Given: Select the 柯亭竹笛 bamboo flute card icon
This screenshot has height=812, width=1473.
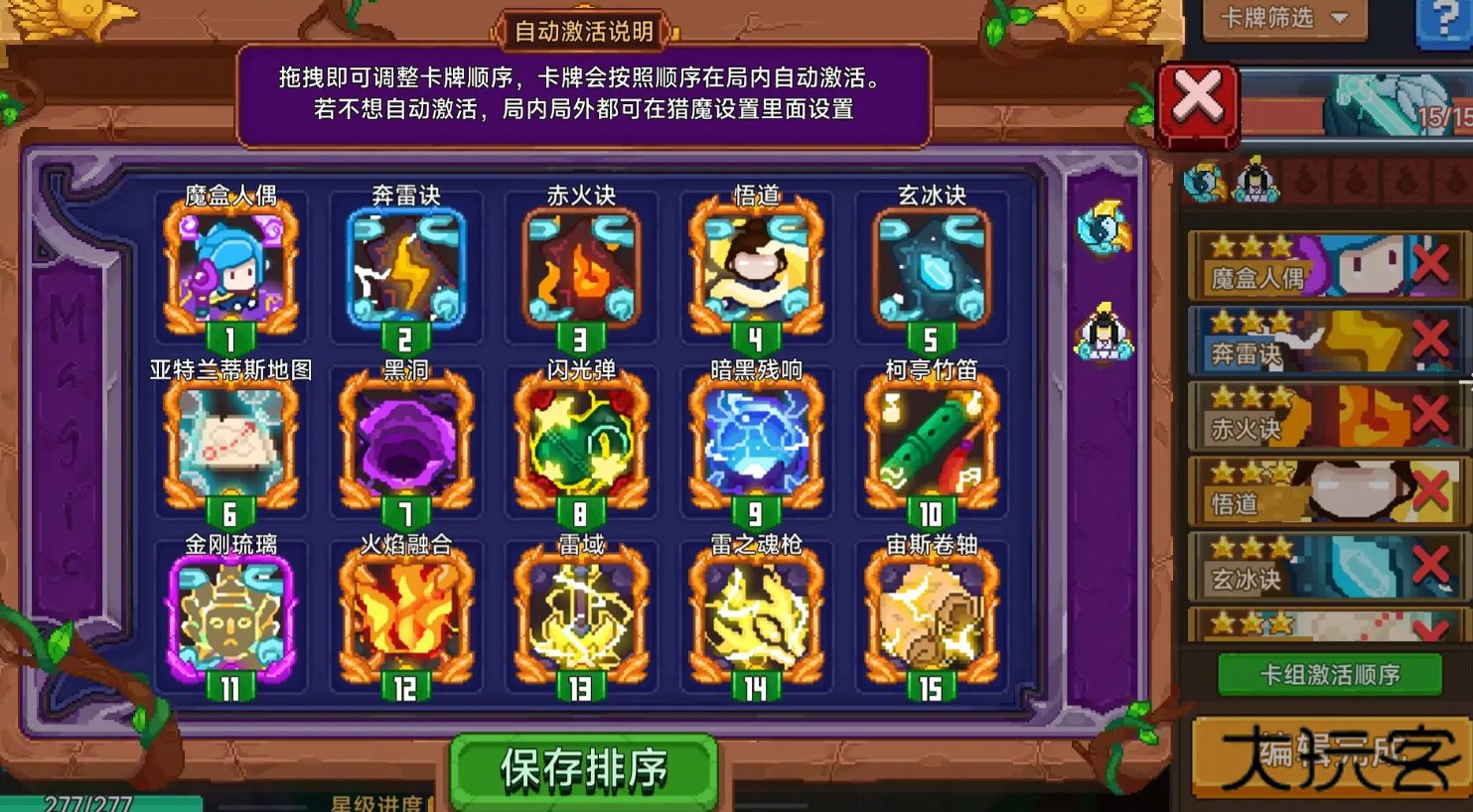Looking at the screenshot, I should point(931,440).
